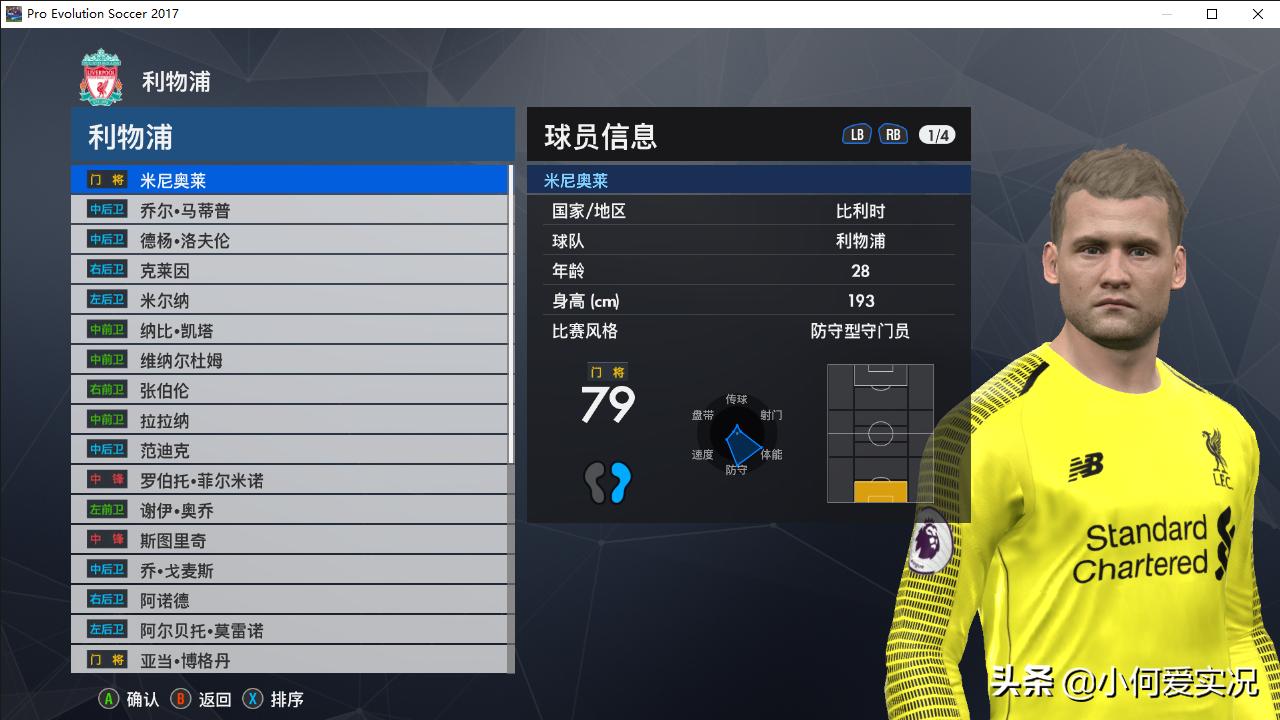Click the LB shoulder button indicator
1280x720 pixels.
856,132
